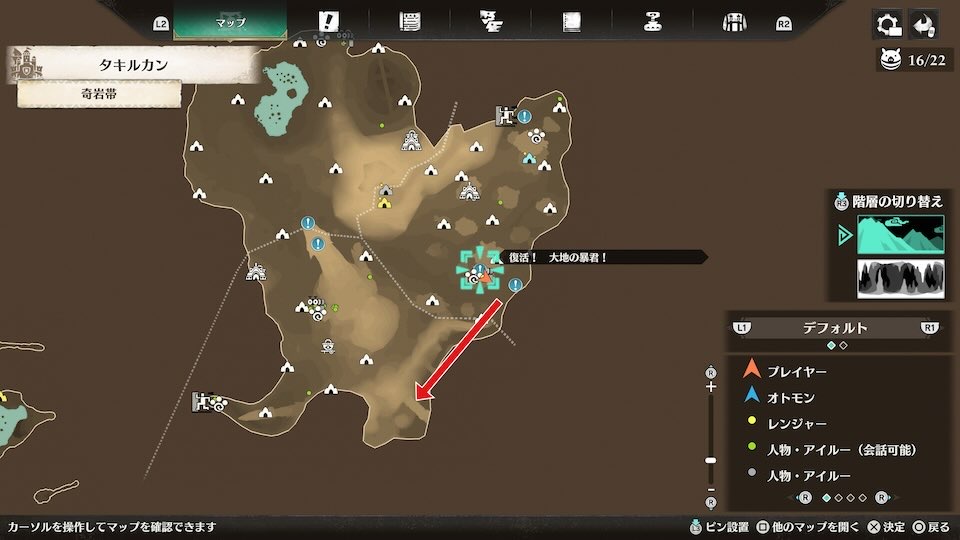Open the exclamation mark quest tab
960x540 pixels.
[328, 21]
